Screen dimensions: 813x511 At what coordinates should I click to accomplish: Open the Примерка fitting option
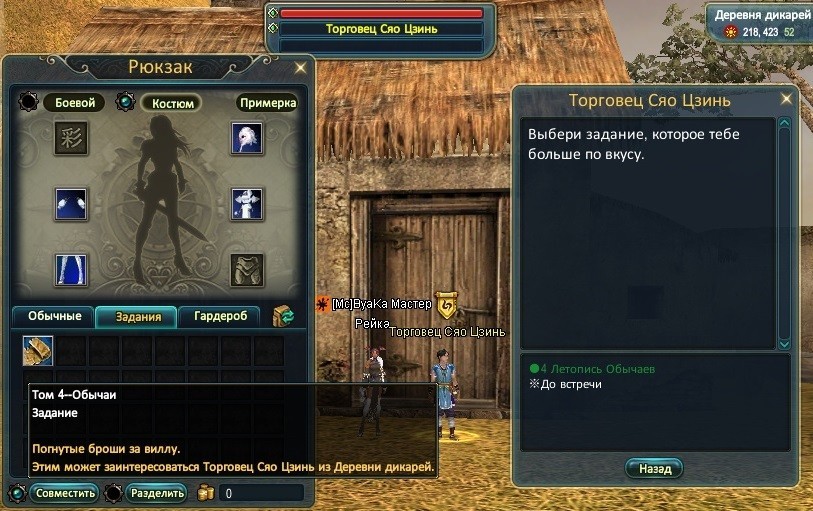click(x=267, y=103)
